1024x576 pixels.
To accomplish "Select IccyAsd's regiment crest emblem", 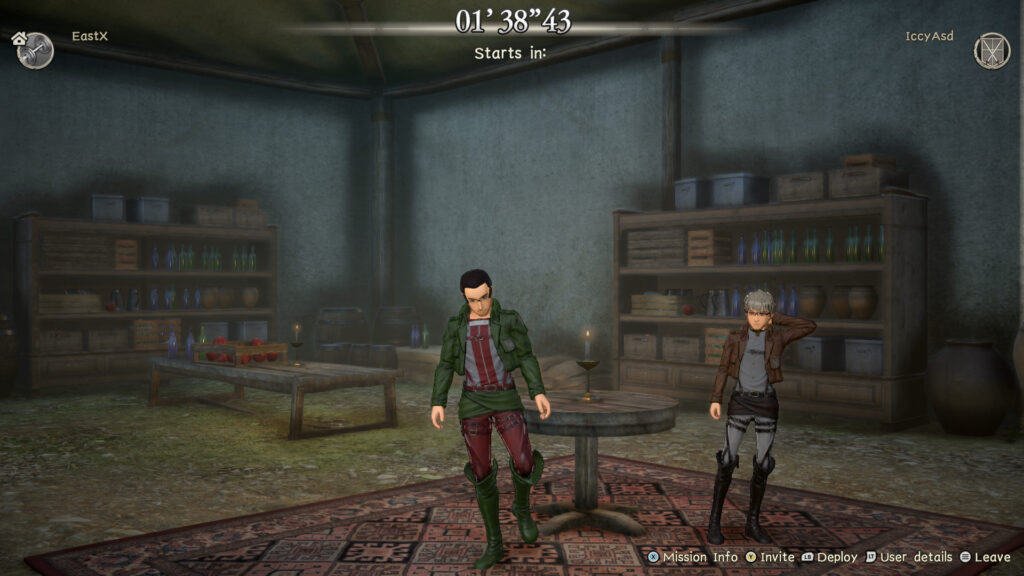I will (991, 51).
